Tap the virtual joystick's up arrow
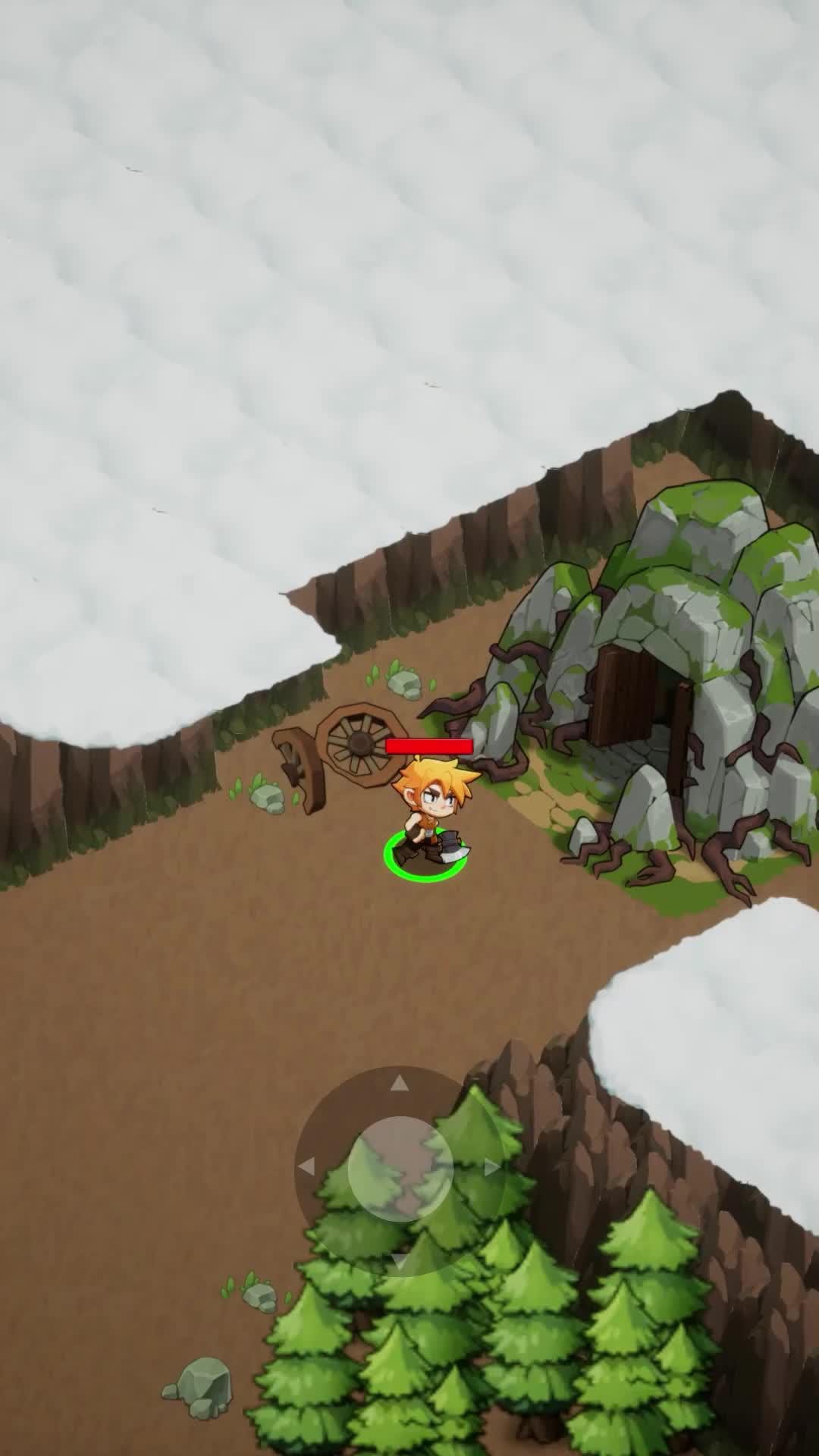Viewport: 819px width, 1456px height. [400, 1084]
